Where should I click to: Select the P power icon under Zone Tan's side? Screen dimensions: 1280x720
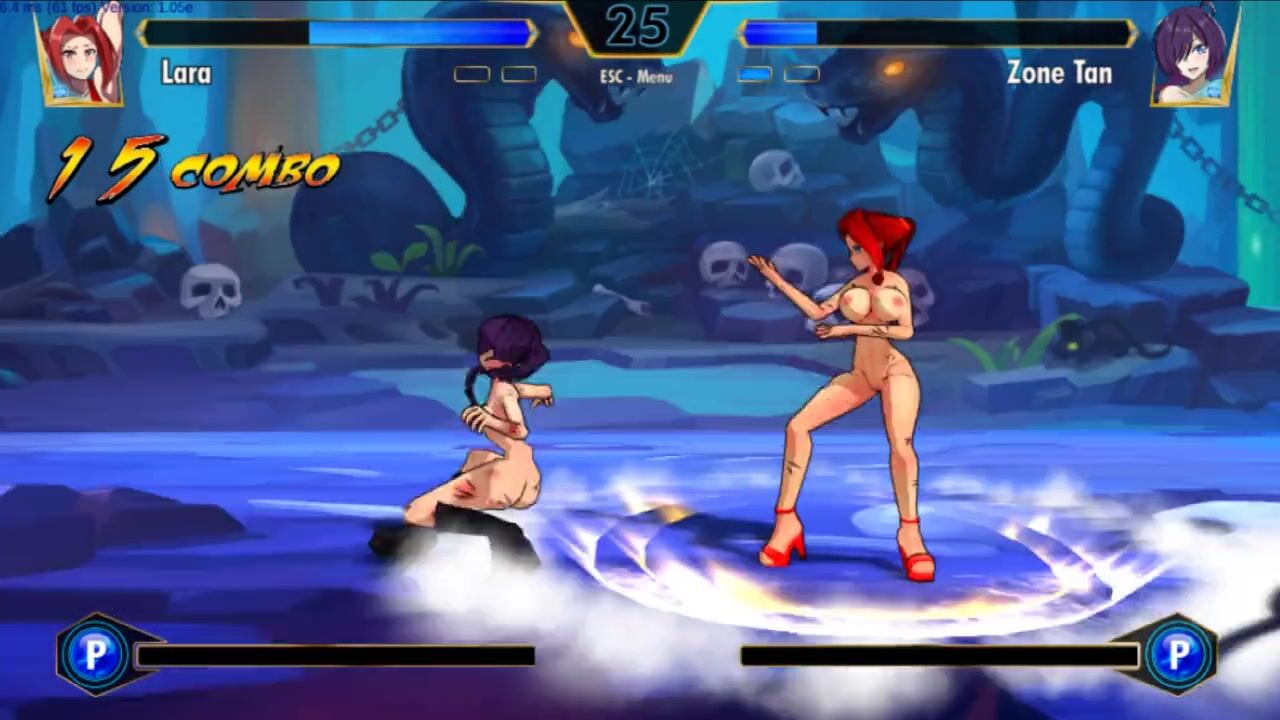1180,655
